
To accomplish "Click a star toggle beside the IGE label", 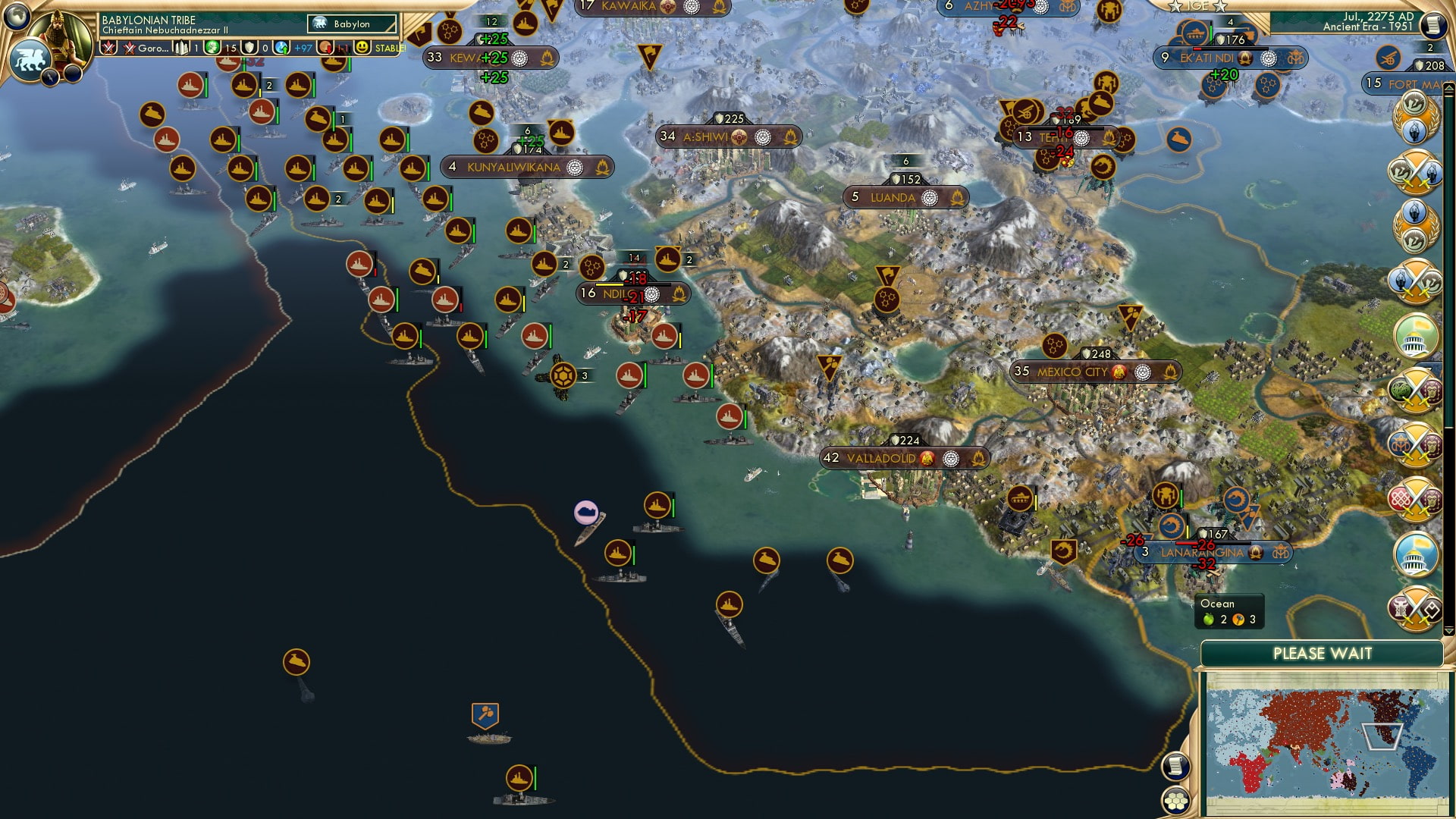I will point(1175,8).
